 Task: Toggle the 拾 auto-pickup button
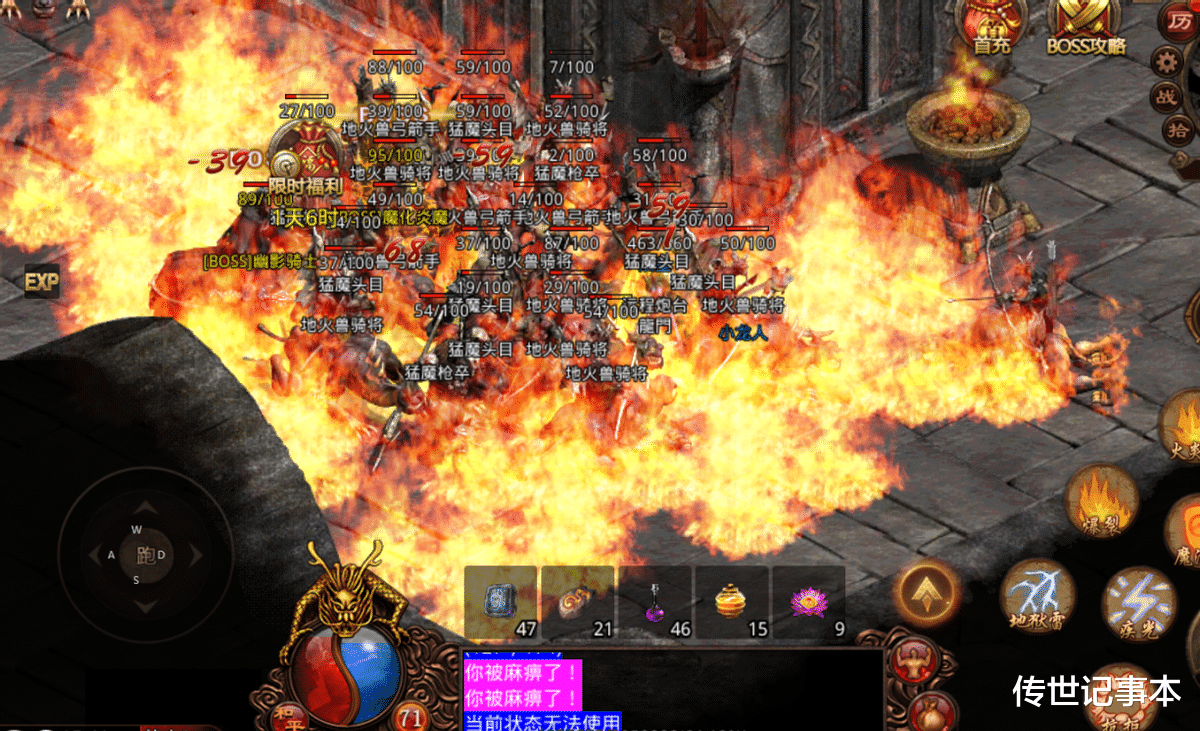1176,129
